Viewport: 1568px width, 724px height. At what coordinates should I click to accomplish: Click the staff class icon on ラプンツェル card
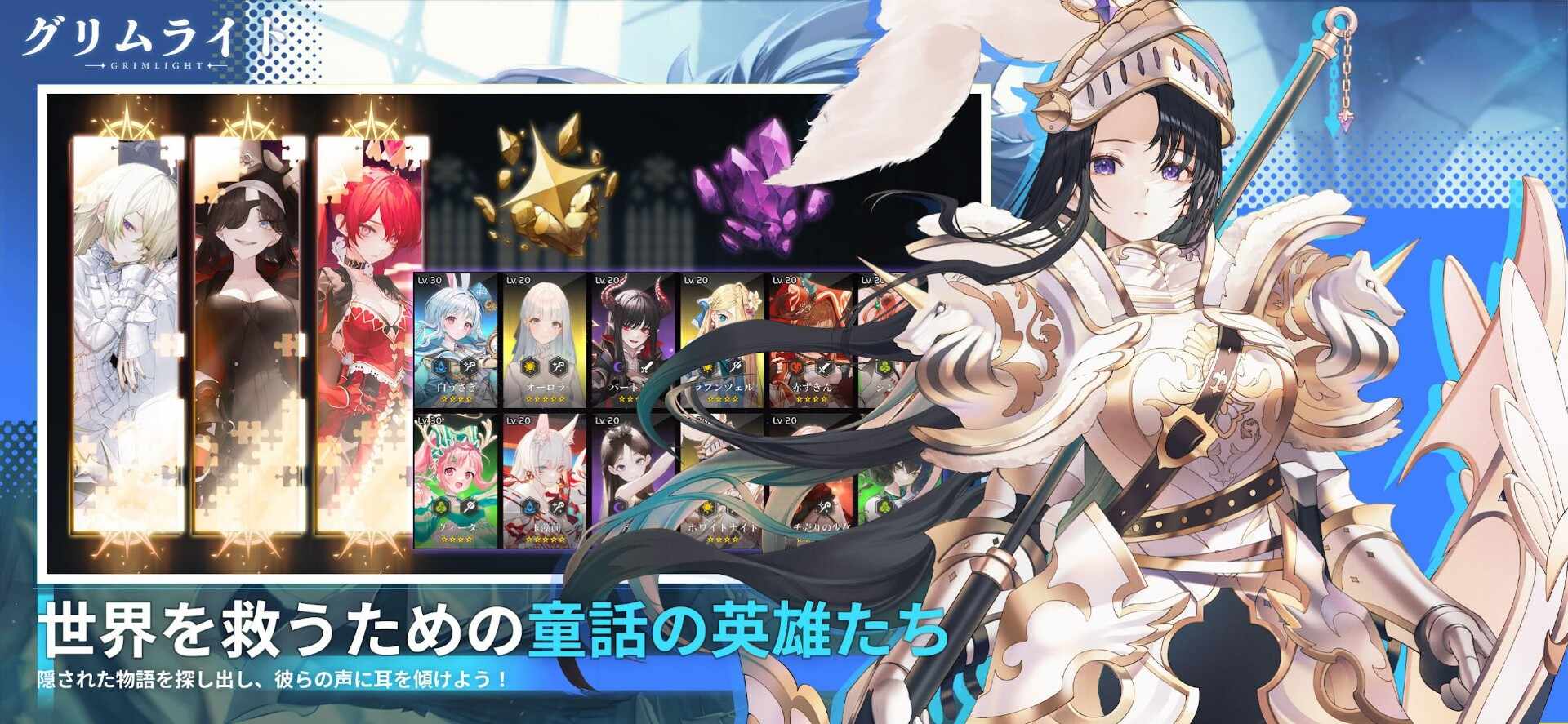pyautogui.click(x=737, y=366)
